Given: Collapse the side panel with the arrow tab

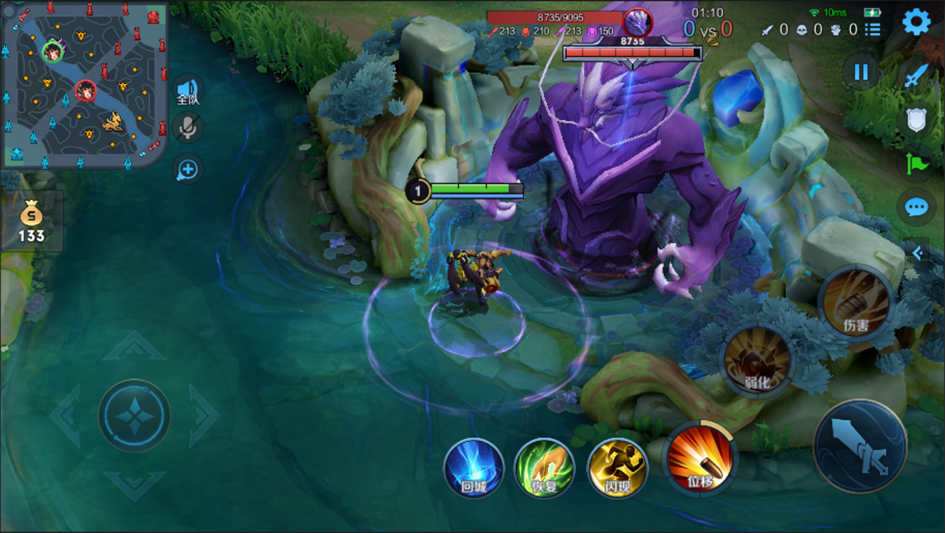Looking at the screenshot, I should (x=918, y=253).
